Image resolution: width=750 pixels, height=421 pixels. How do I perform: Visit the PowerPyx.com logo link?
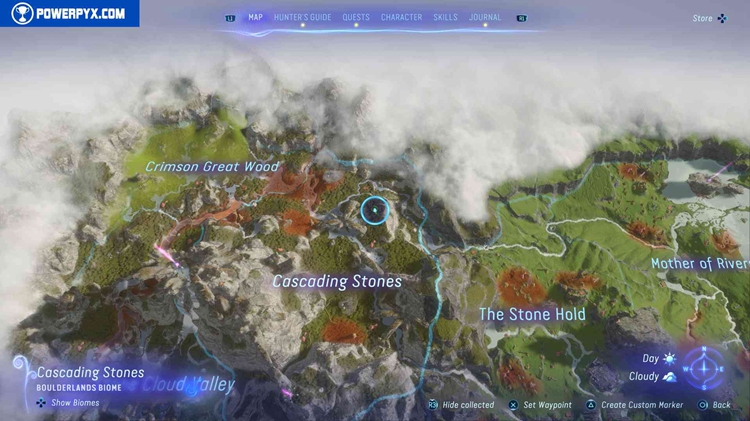point(69,13)
